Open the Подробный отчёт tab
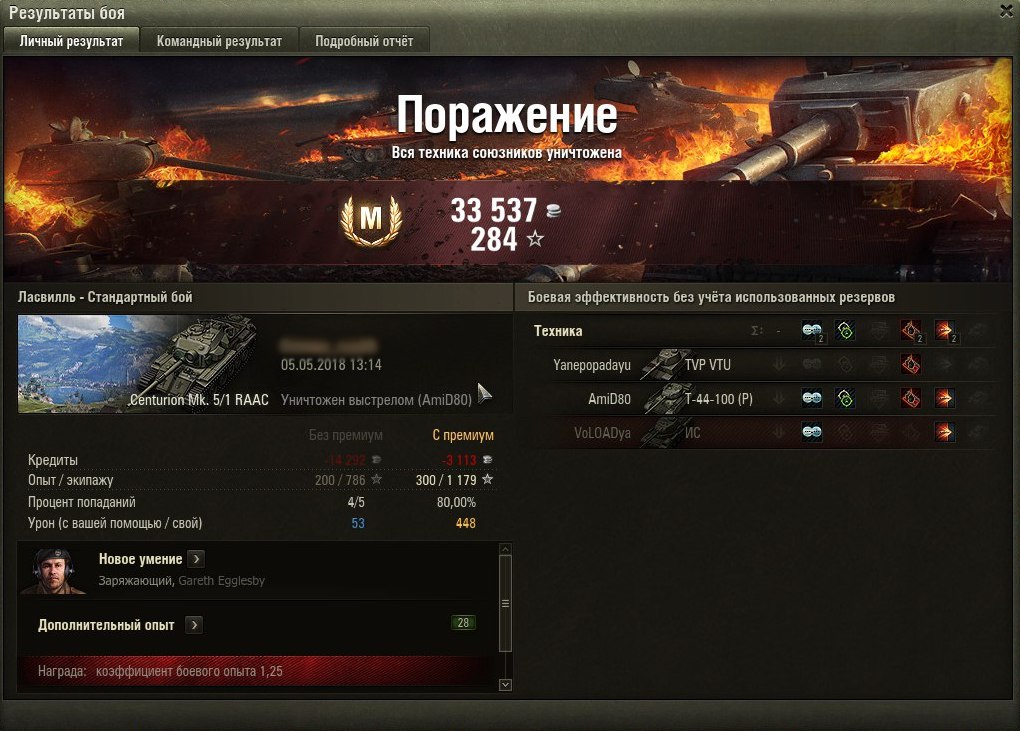Viewport: 1020px width, 731px height. 357,41
